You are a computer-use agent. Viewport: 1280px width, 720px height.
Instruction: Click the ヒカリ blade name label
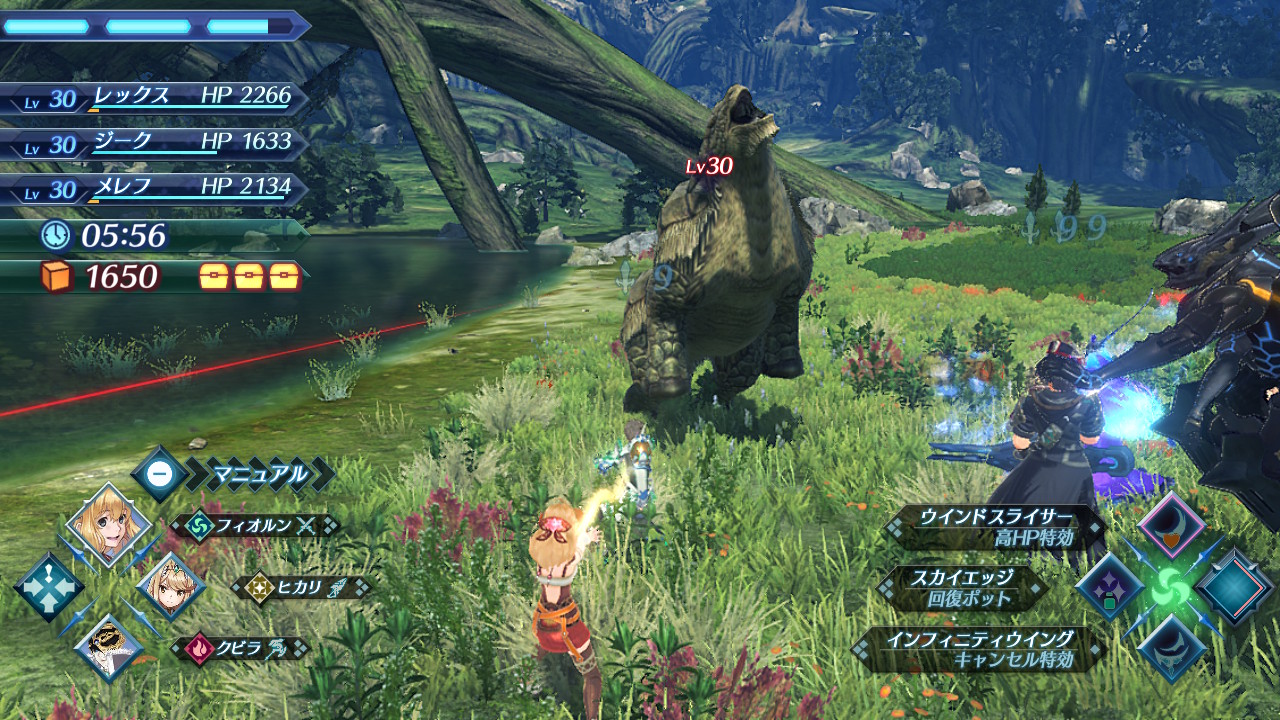coord(300,587)
